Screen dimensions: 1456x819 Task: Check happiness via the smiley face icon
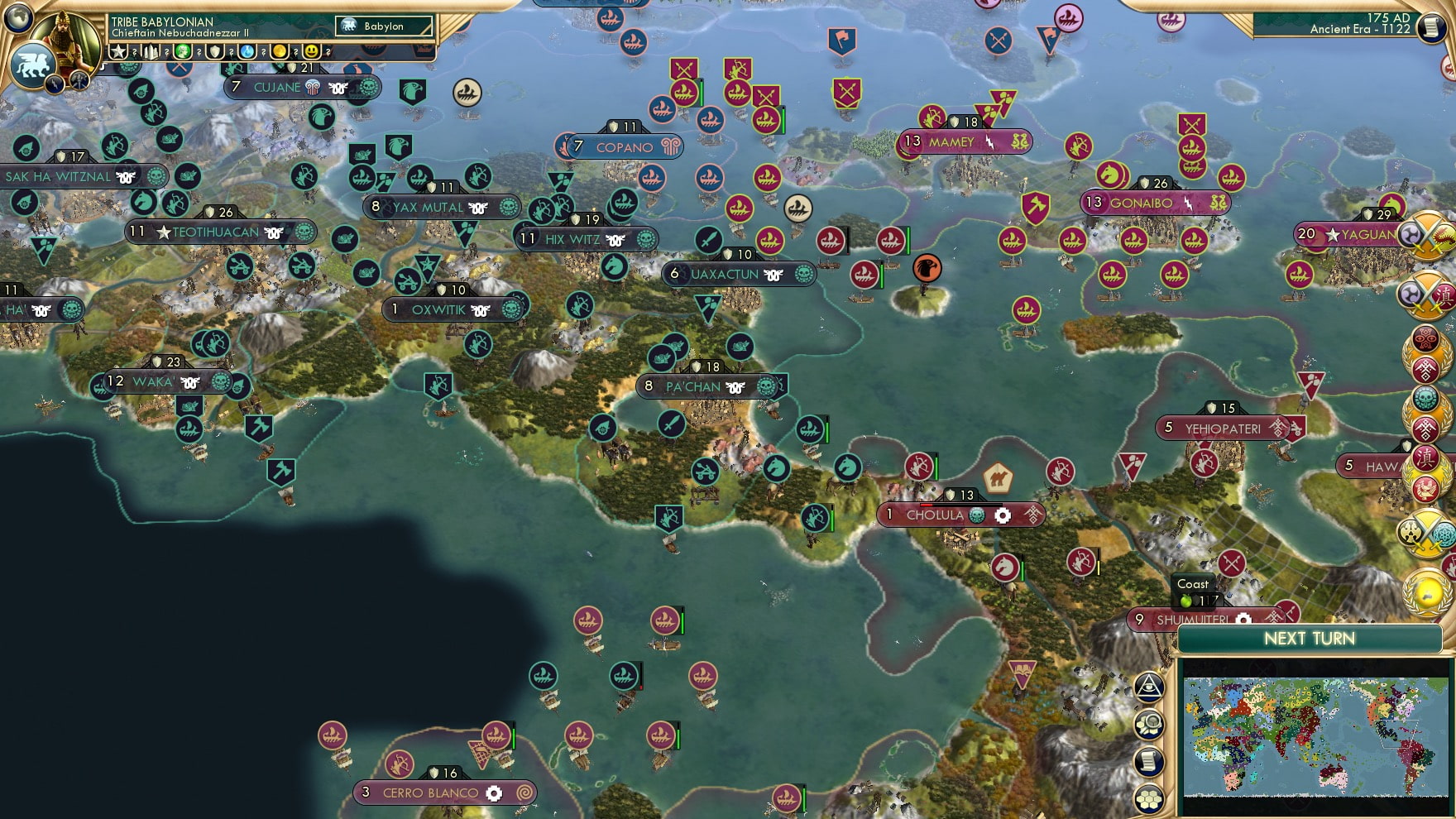coord(310,50)
